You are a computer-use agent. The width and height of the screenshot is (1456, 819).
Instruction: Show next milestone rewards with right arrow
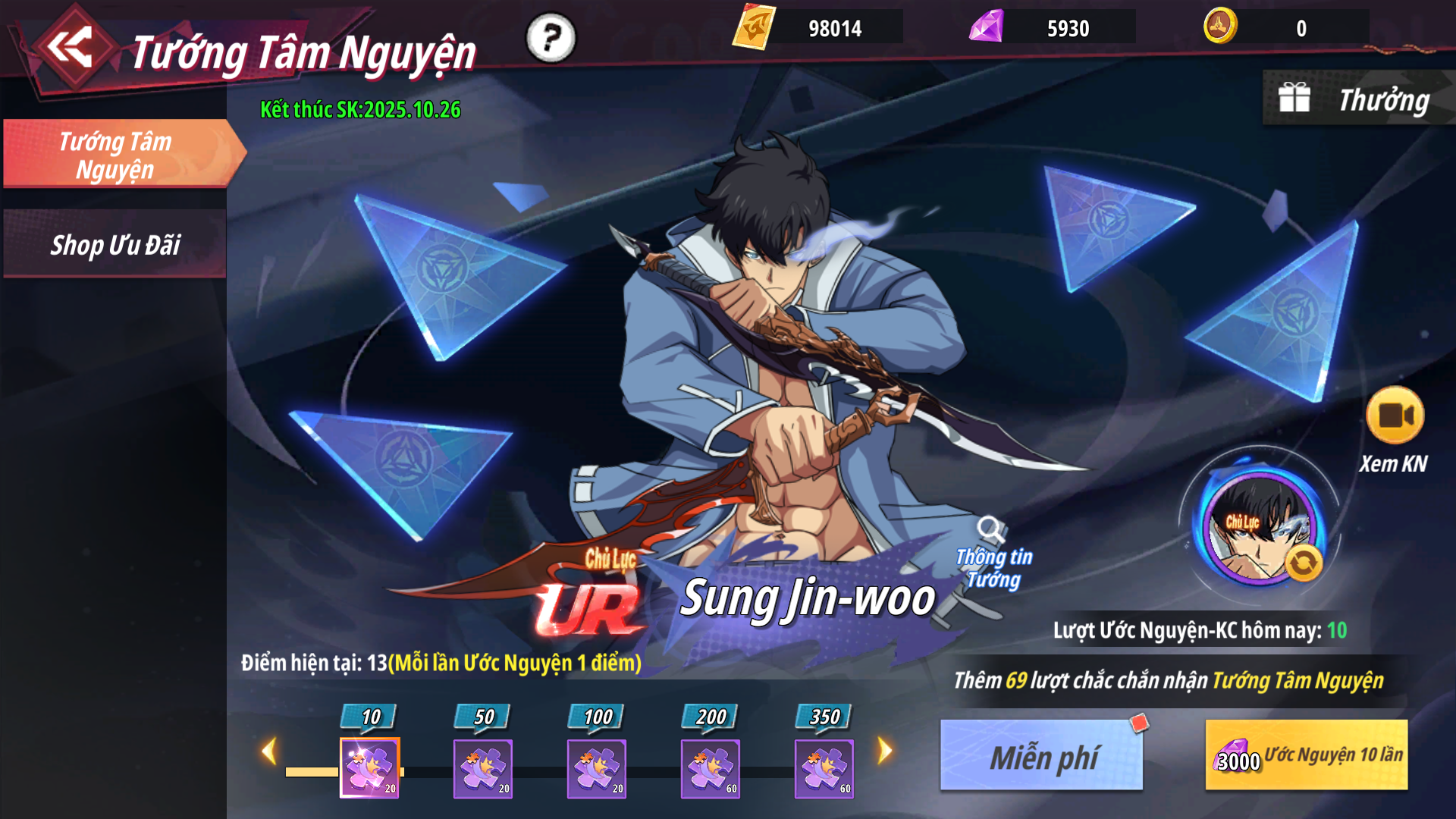885,752
